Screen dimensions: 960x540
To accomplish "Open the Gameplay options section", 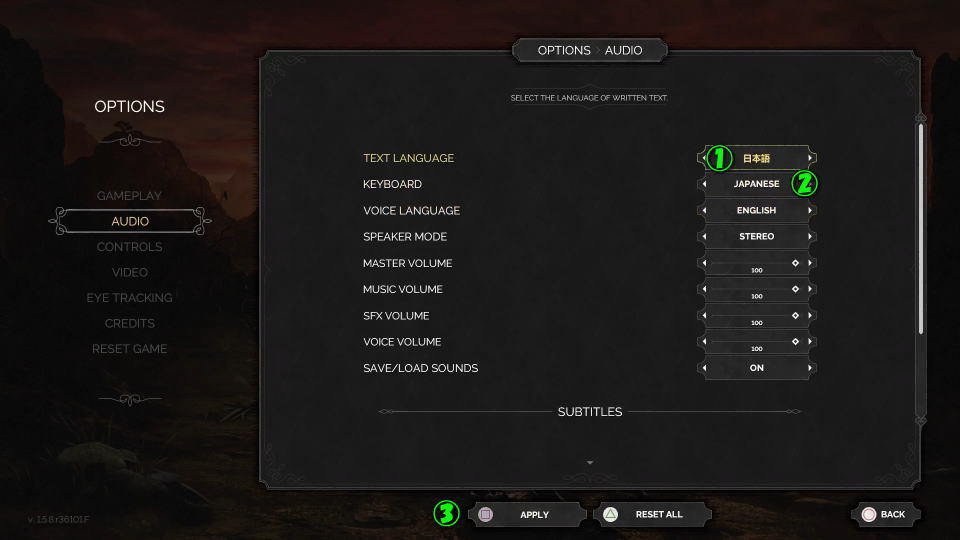I will pos(129,195).
